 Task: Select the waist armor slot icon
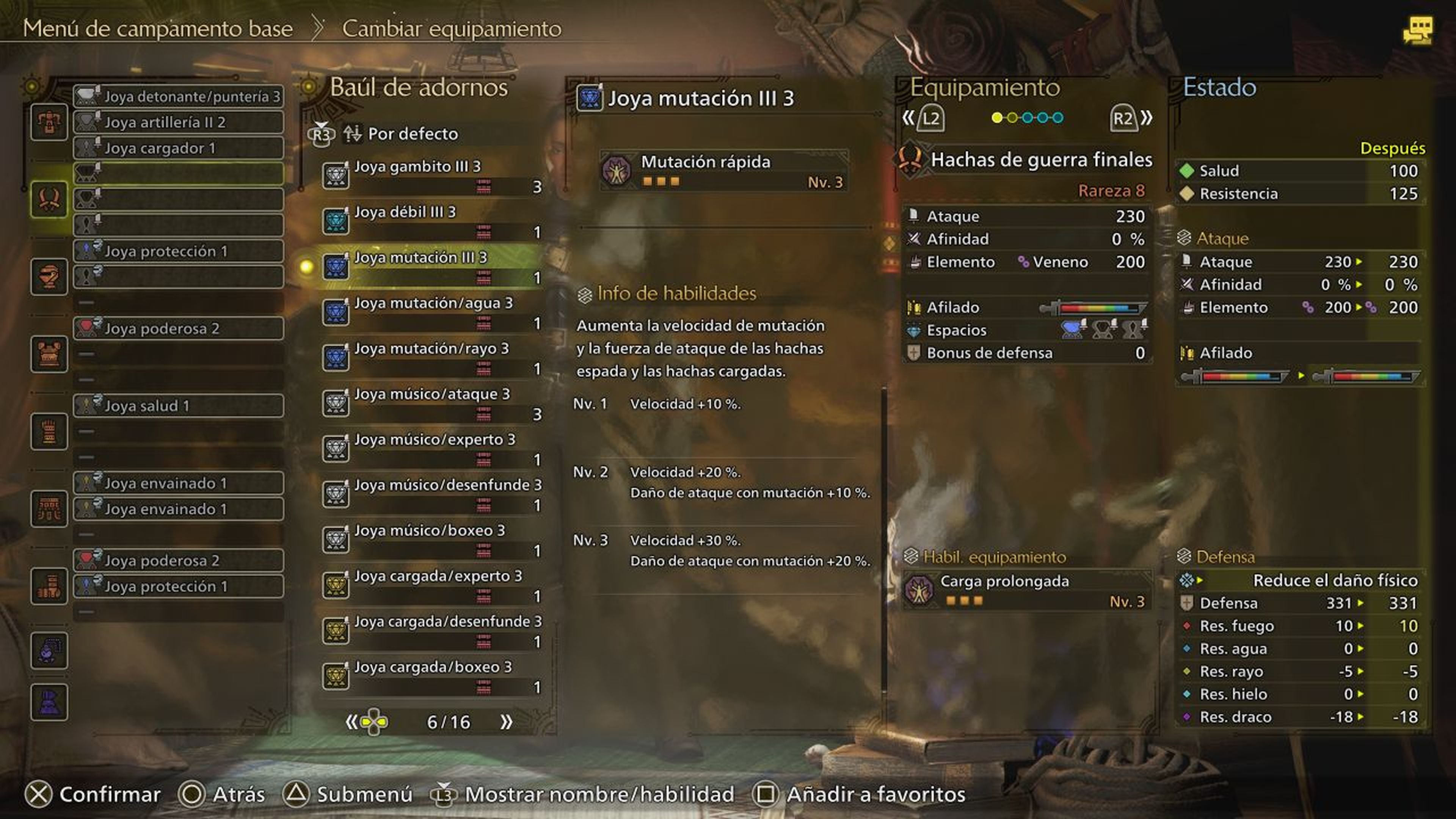coord(49,509)
